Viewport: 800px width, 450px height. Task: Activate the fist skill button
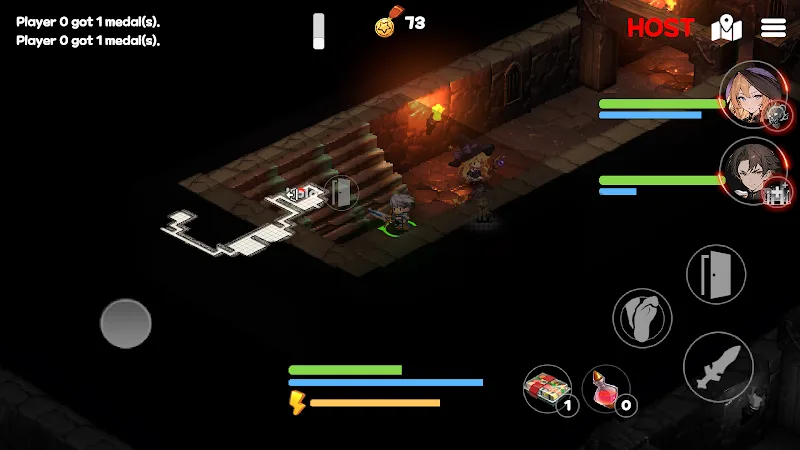(642, 319)
